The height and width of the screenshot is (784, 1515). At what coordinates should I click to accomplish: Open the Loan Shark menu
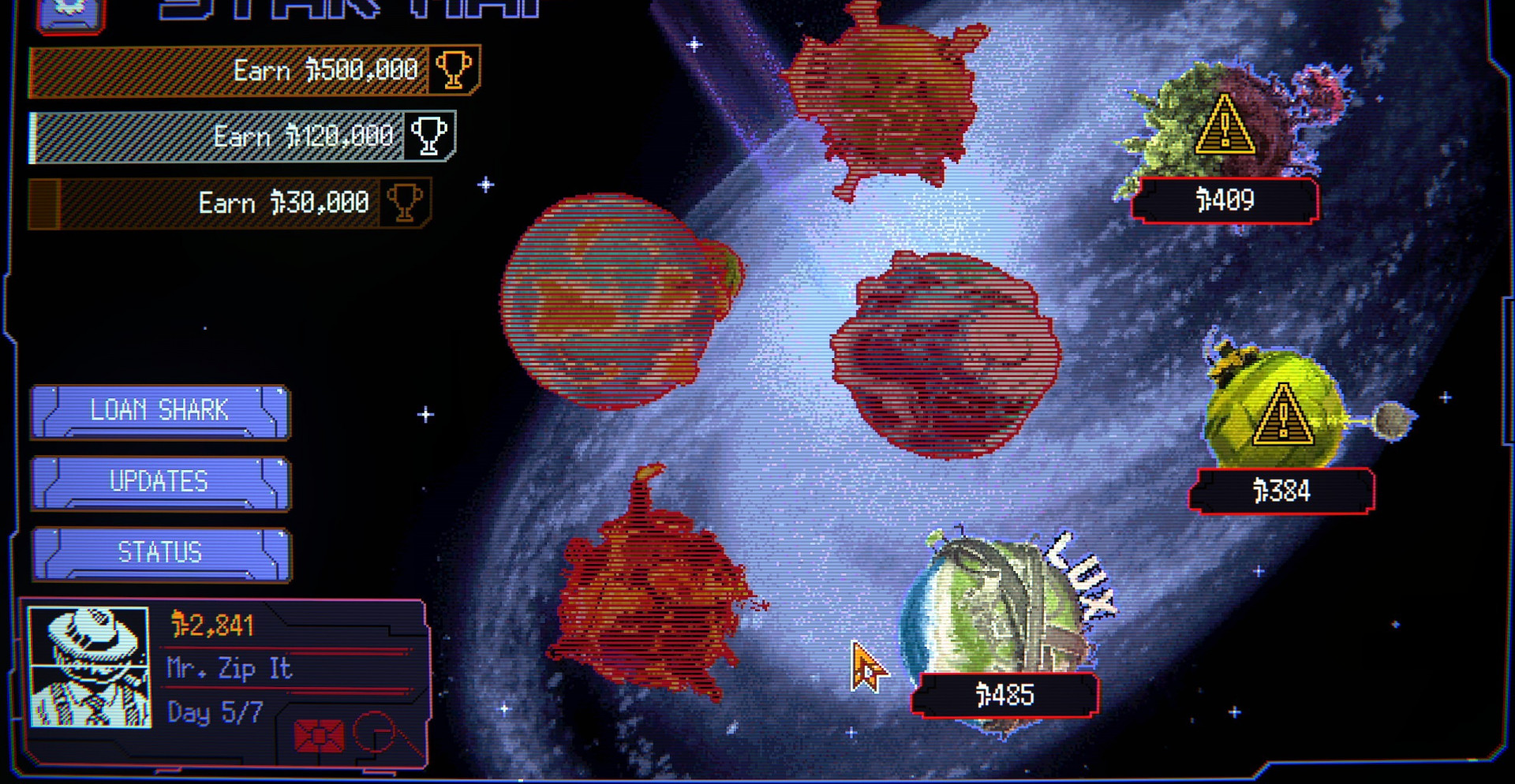[x=160, y=411]
